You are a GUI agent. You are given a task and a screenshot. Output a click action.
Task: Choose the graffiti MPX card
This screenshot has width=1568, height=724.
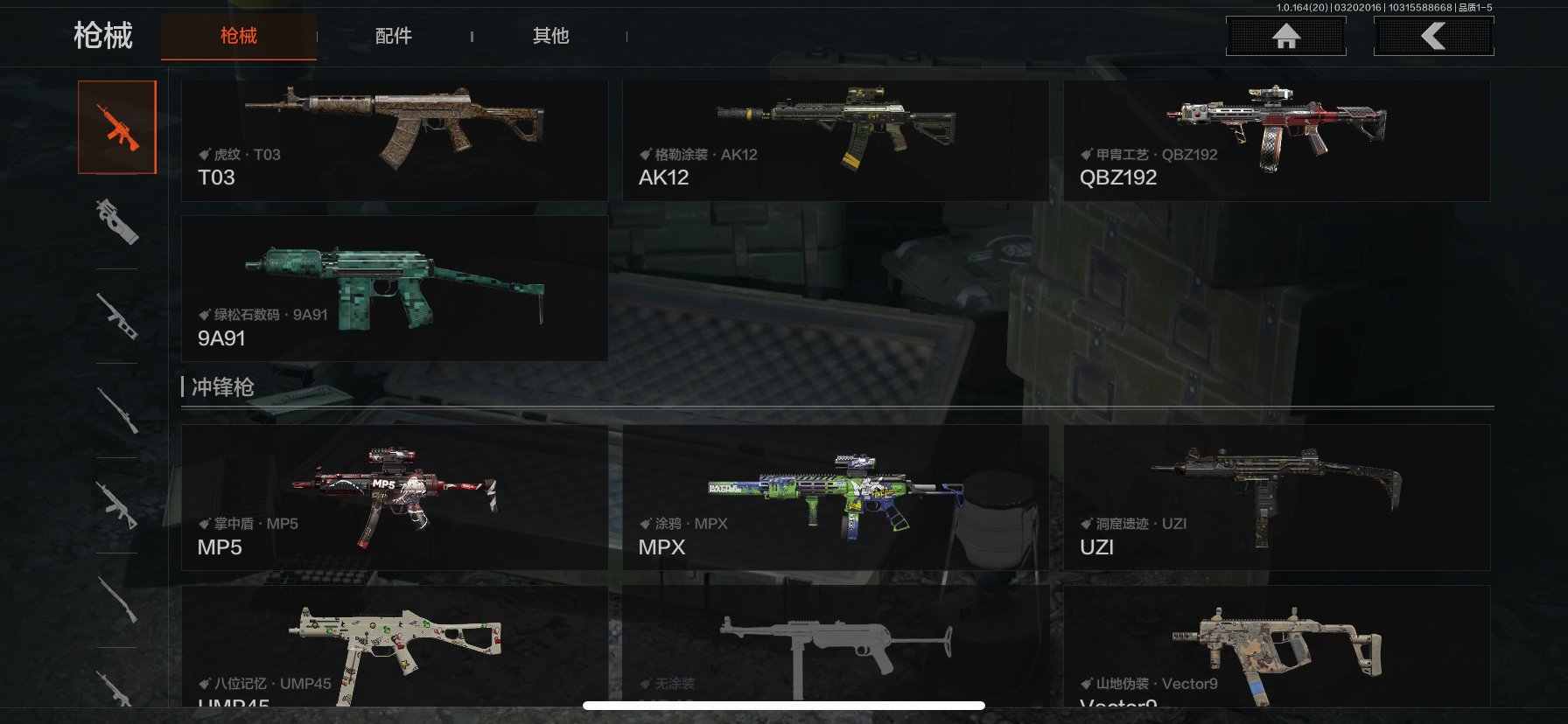(835, 498)
